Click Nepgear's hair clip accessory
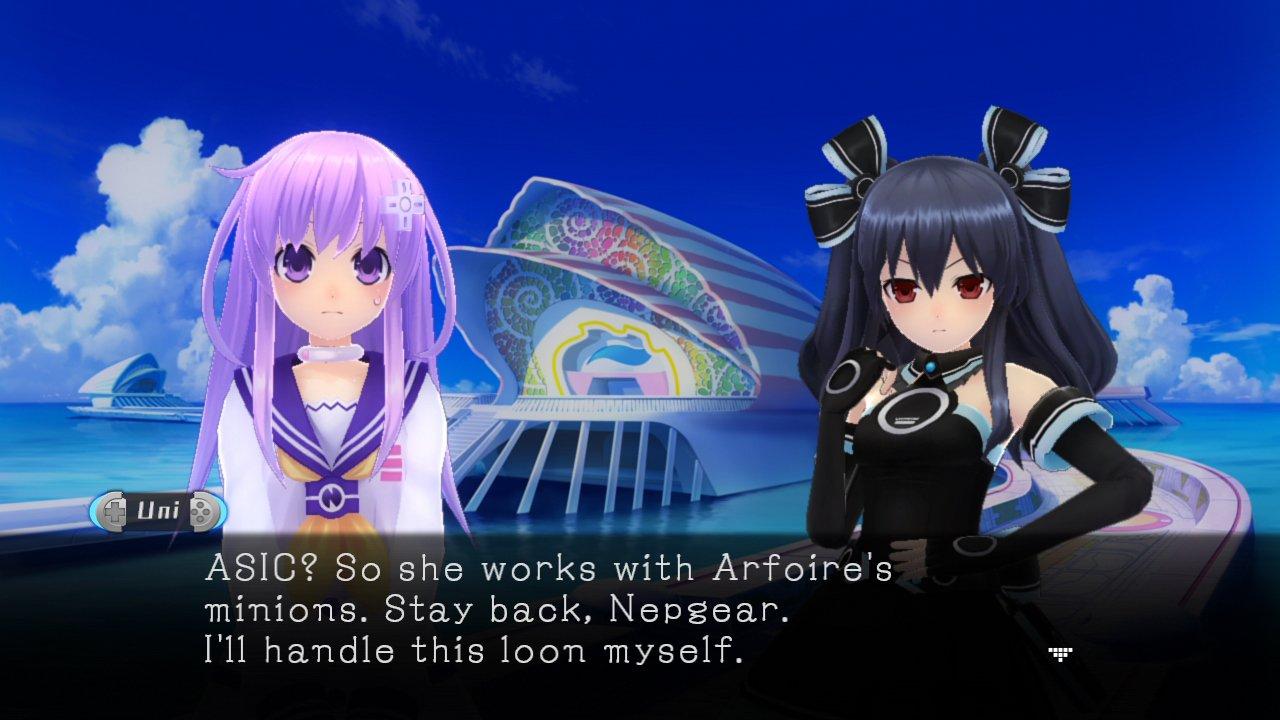Screen dimensions: 1280x720 (x=404, y=207)
